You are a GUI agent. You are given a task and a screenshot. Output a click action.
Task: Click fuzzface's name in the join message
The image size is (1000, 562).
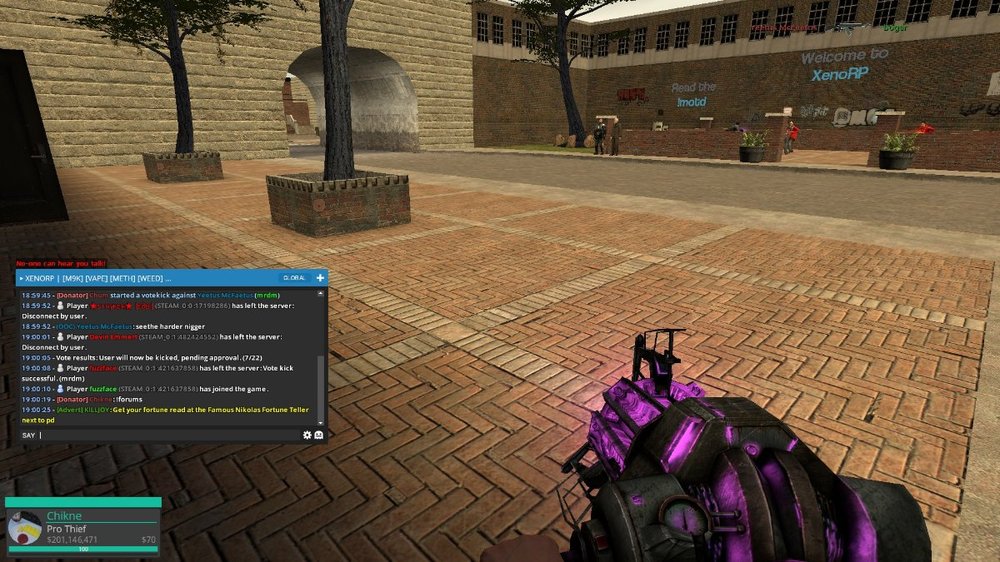coord(104,388)
